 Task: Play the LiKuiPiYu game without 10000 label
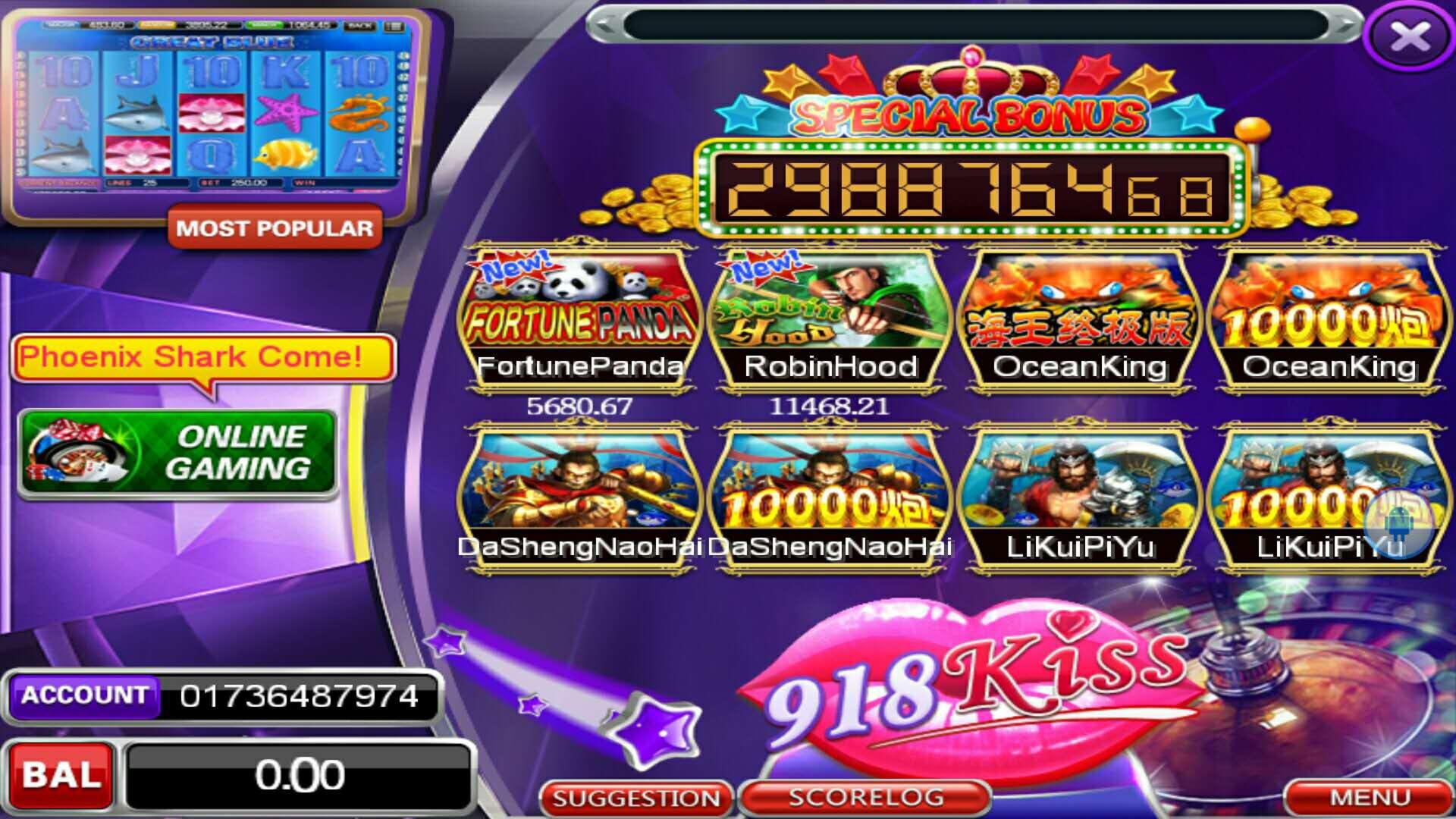click(x=1079, y=497)
